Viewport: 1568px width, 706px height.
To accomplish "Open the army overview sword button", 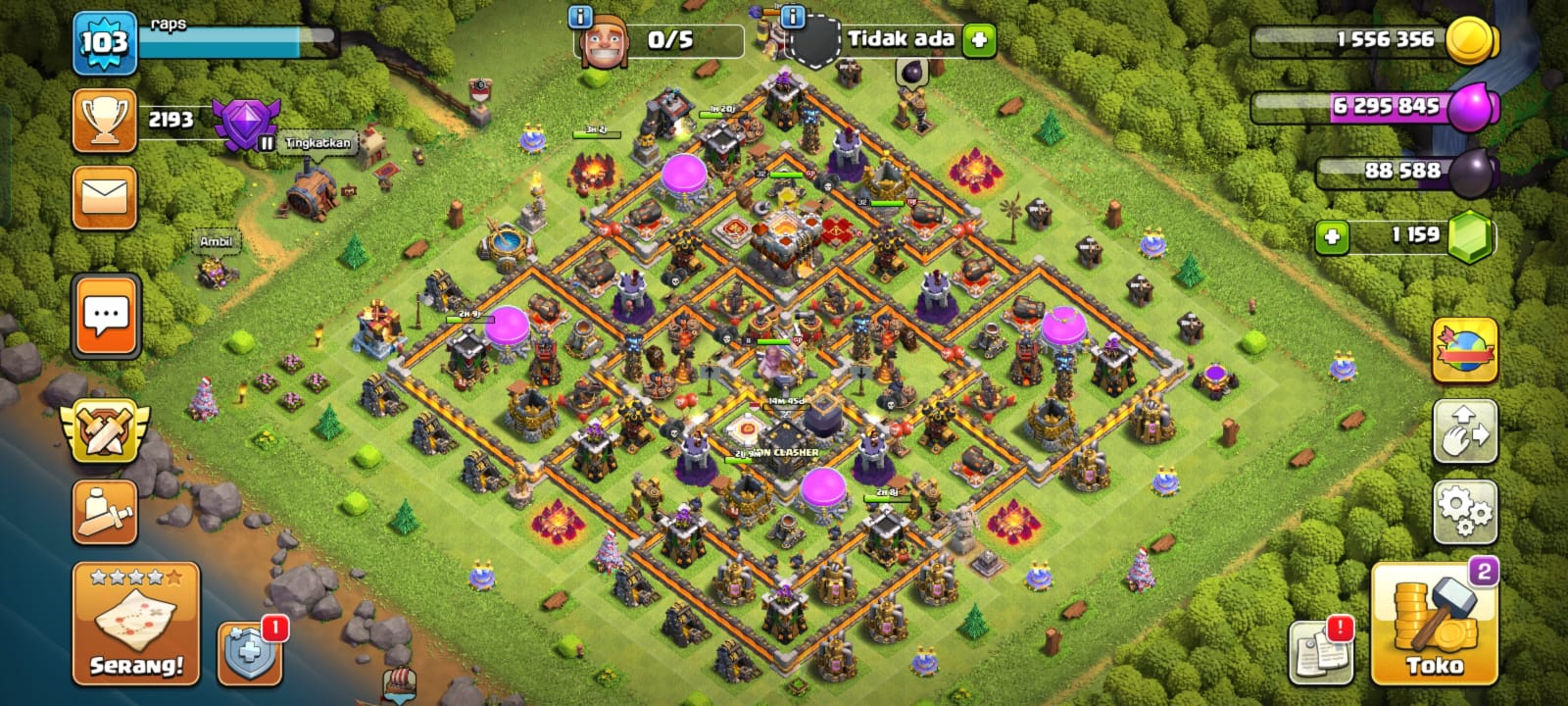I will pos(105,512).
